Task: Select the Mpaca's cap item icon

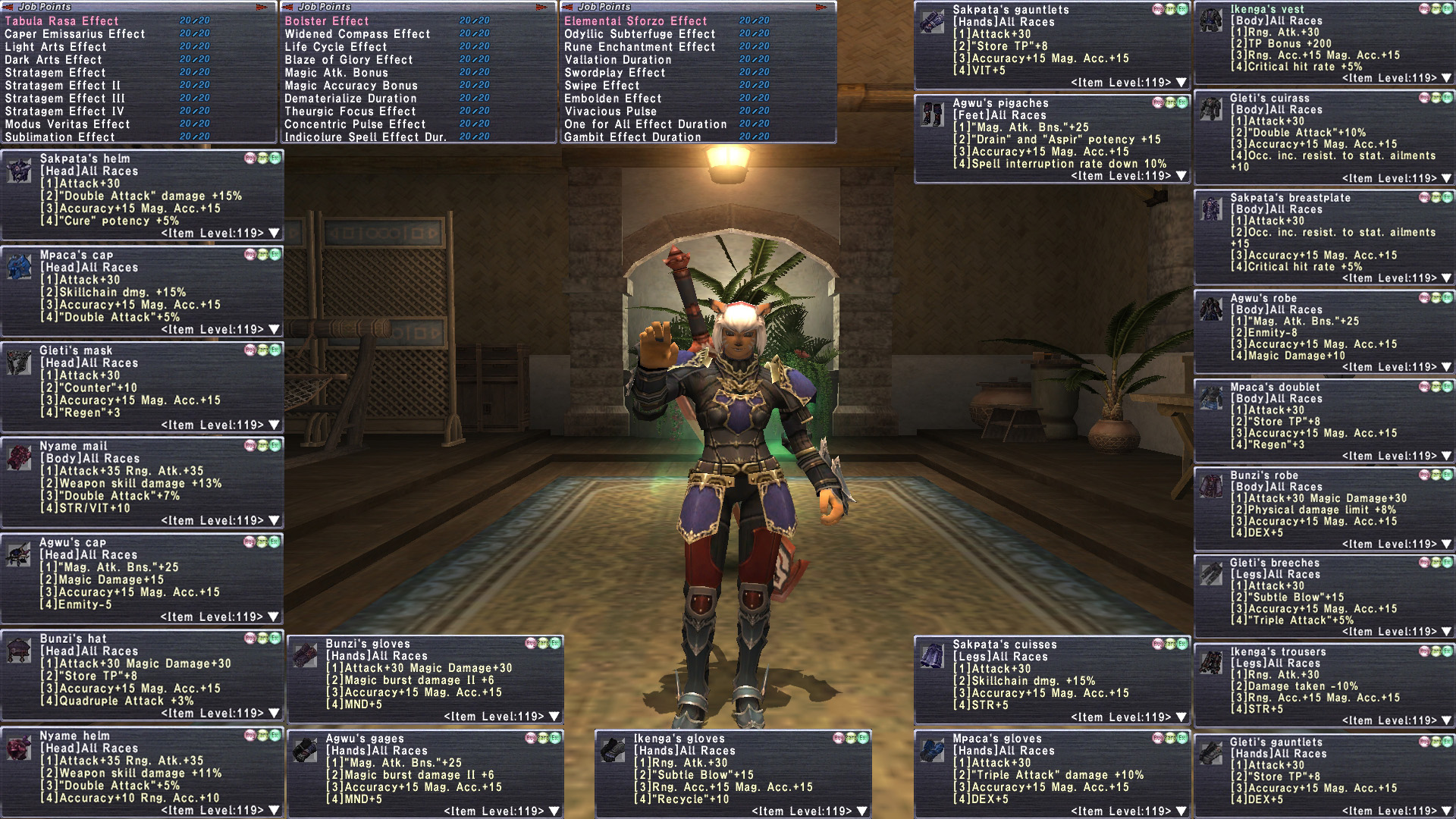Action: point(19,266)
